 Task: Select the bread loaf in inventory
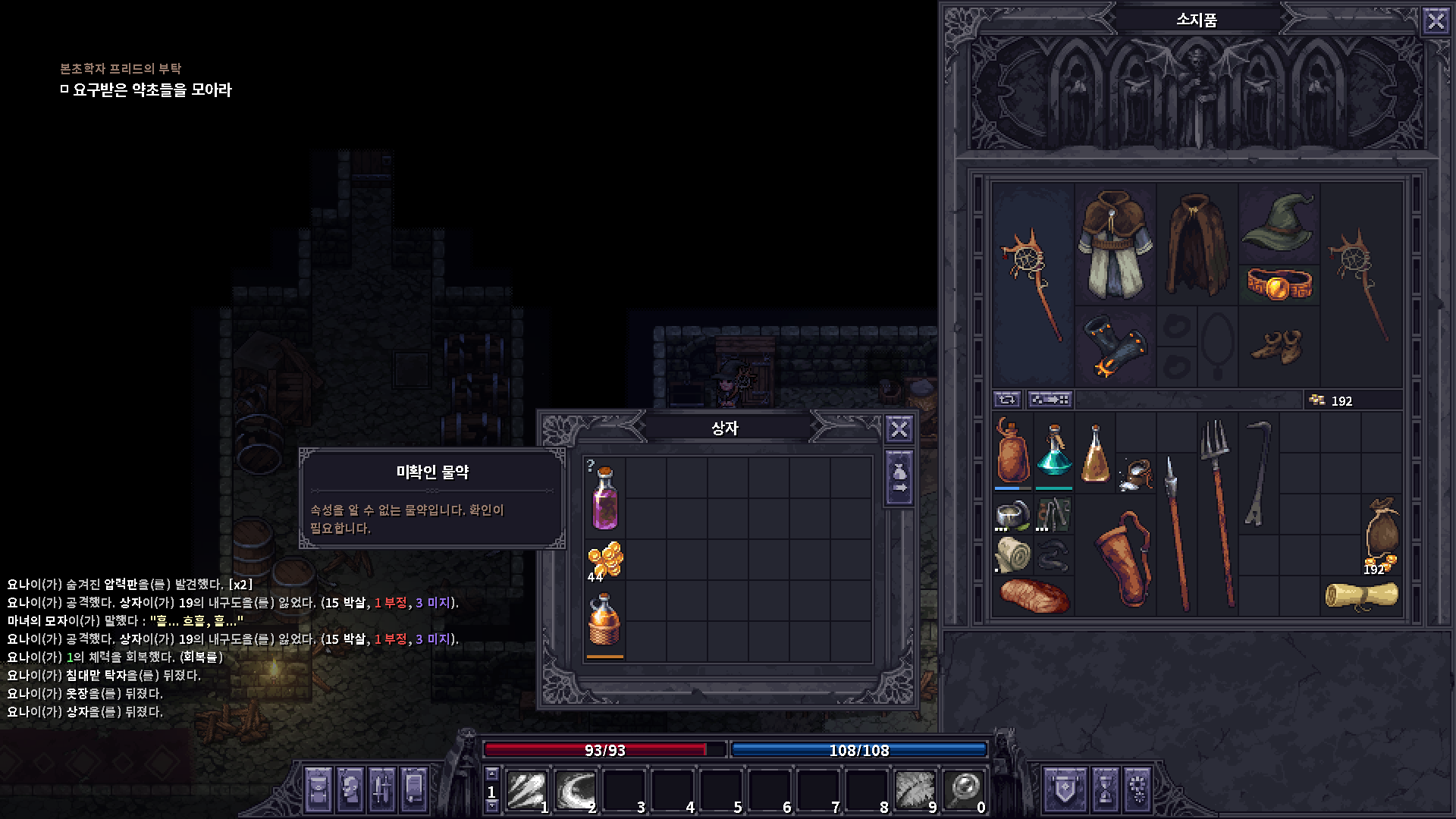pyautogui.click(x=1033, y=595)
